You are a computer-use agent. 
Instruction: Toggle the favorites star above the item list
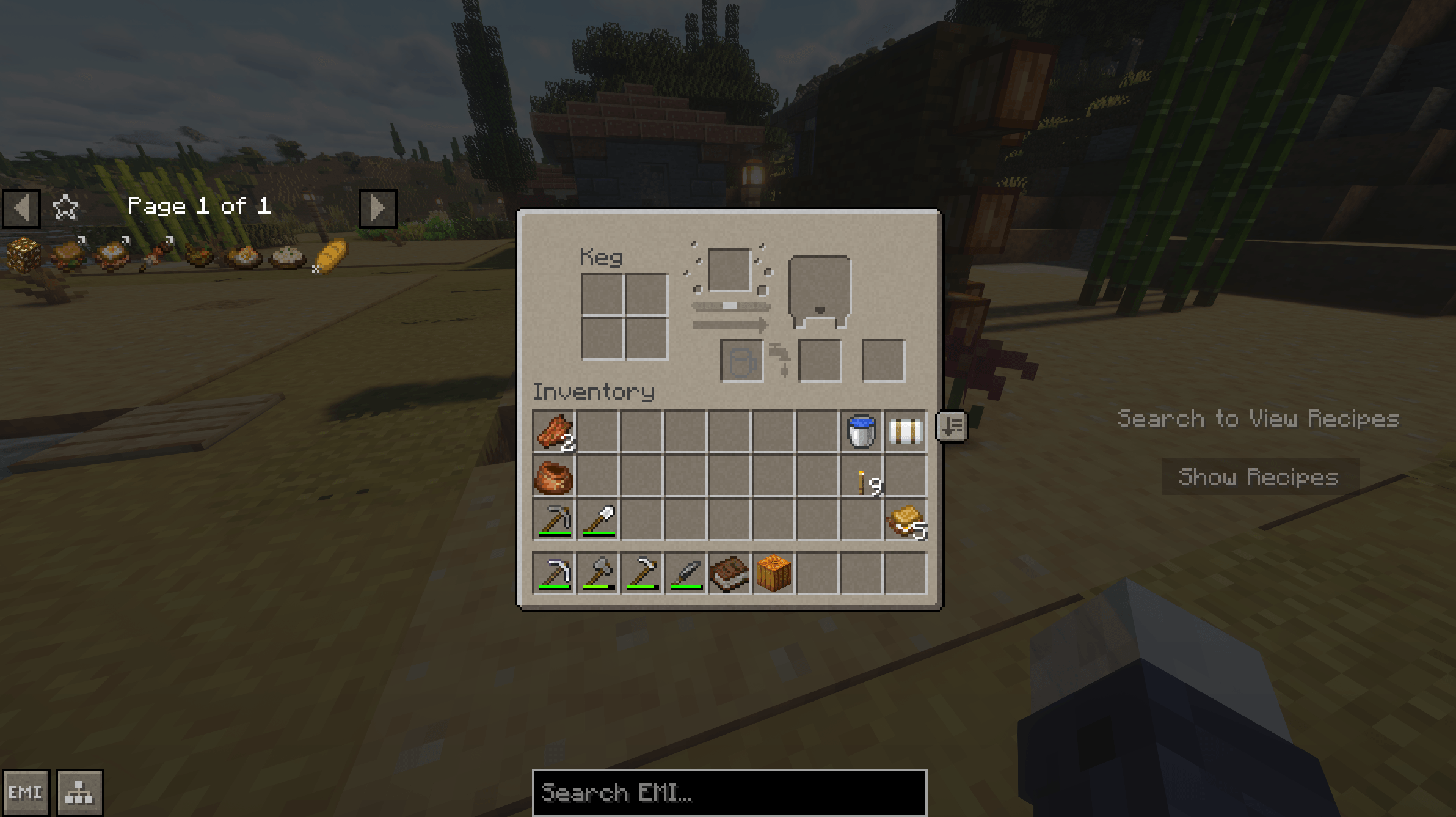click(x=65, y=207)
